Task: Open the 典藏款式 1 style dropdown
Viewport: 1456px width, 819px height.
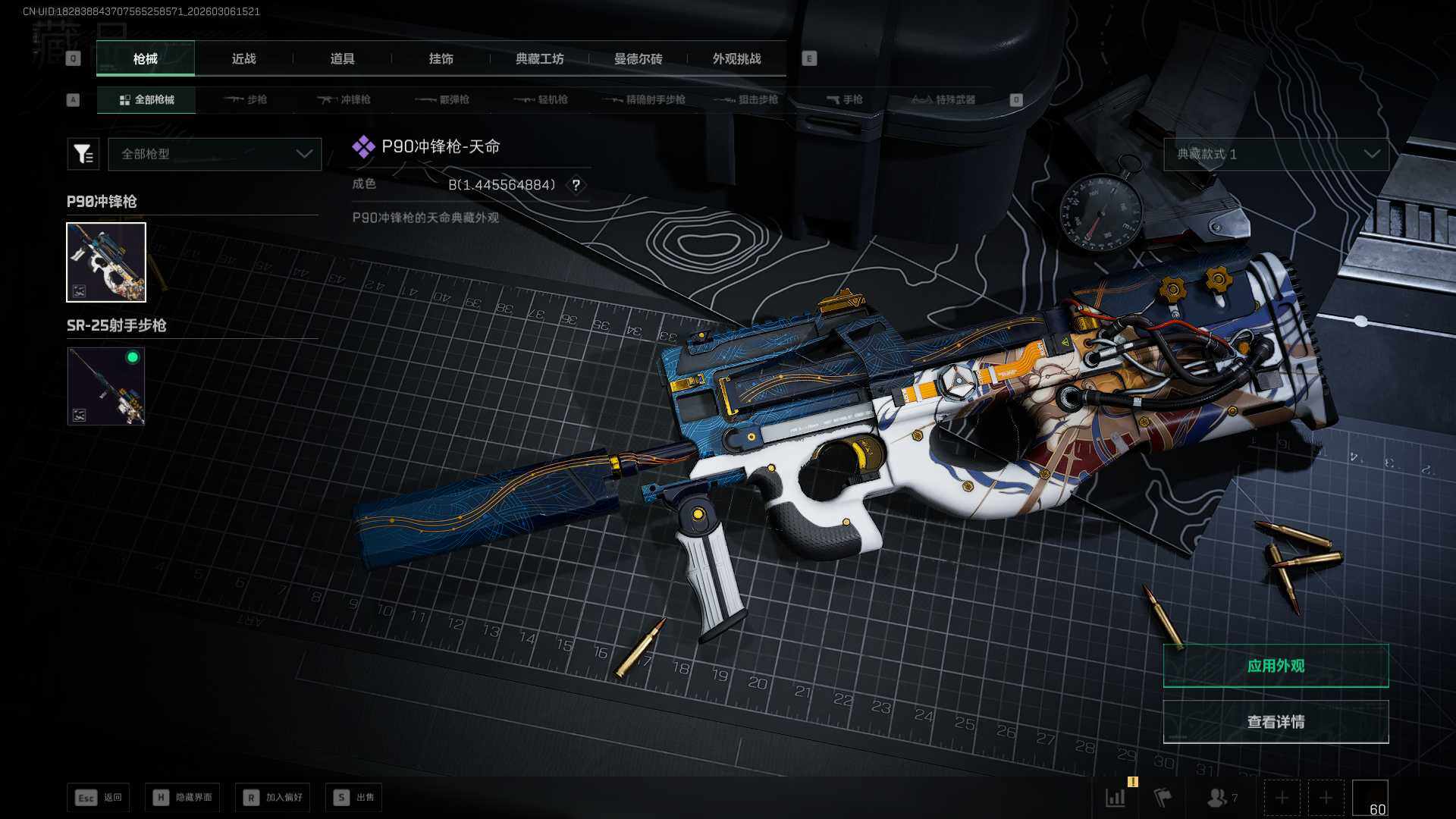Action: [1276, 154]
